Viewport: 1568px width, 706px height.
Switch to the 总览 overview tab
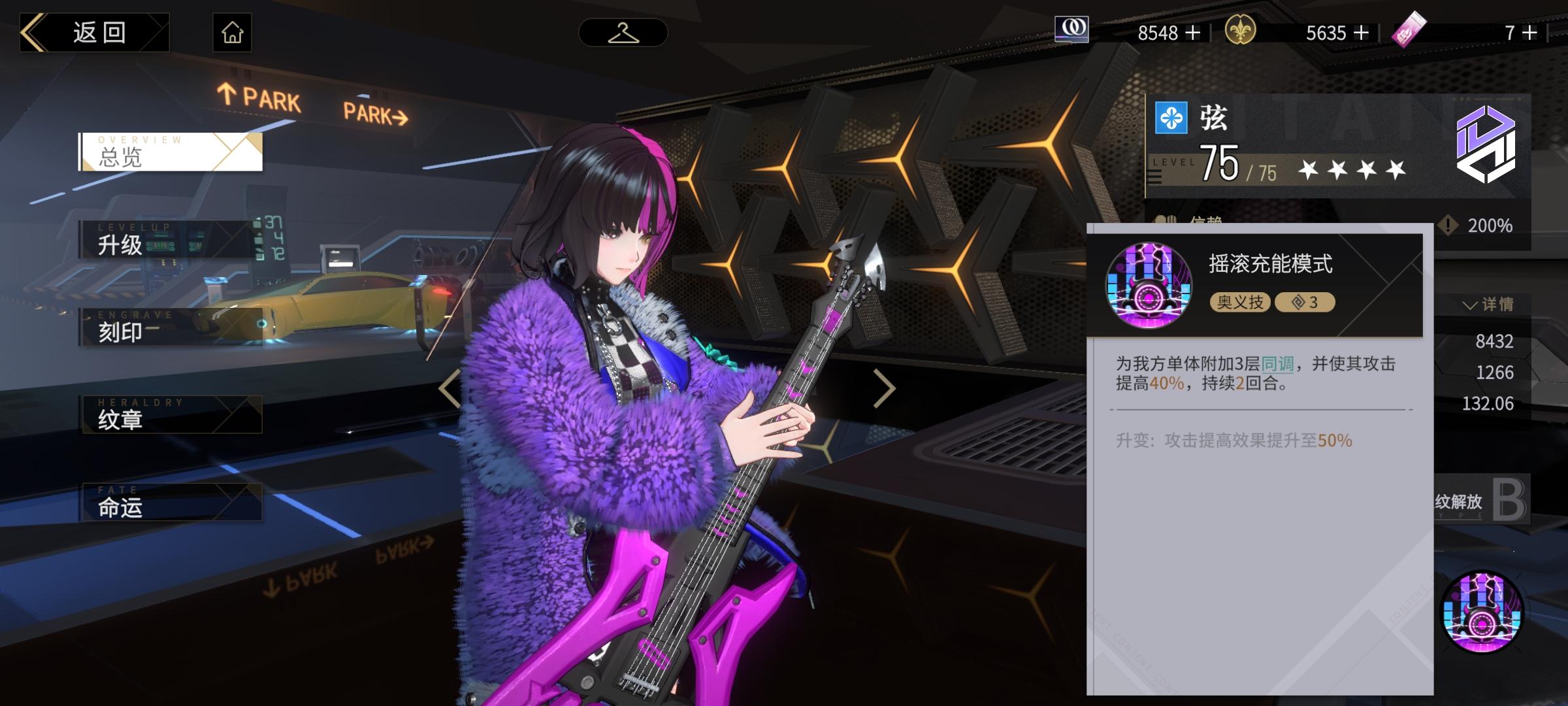pyautogui.click(x=171, y=152)
